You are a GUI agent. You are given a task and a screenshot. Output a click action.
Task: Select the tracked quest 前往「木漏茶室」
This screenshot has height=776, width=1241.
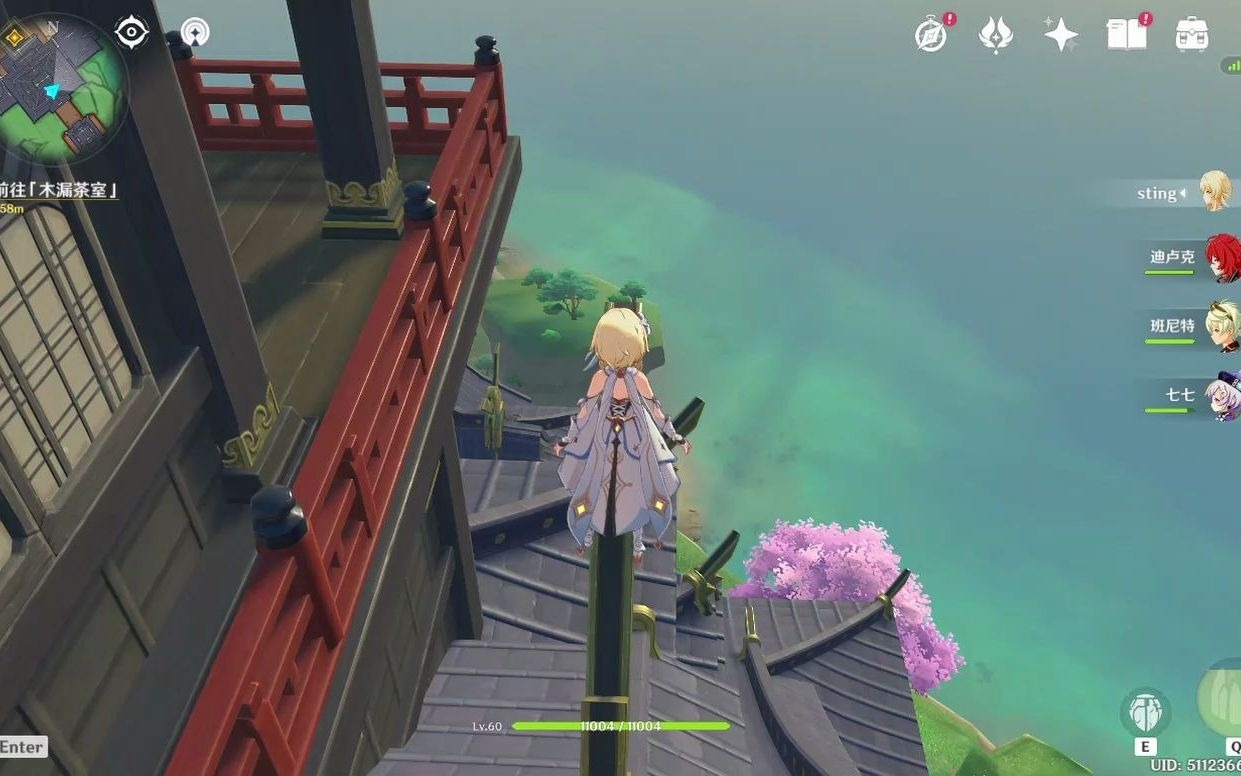60,189
